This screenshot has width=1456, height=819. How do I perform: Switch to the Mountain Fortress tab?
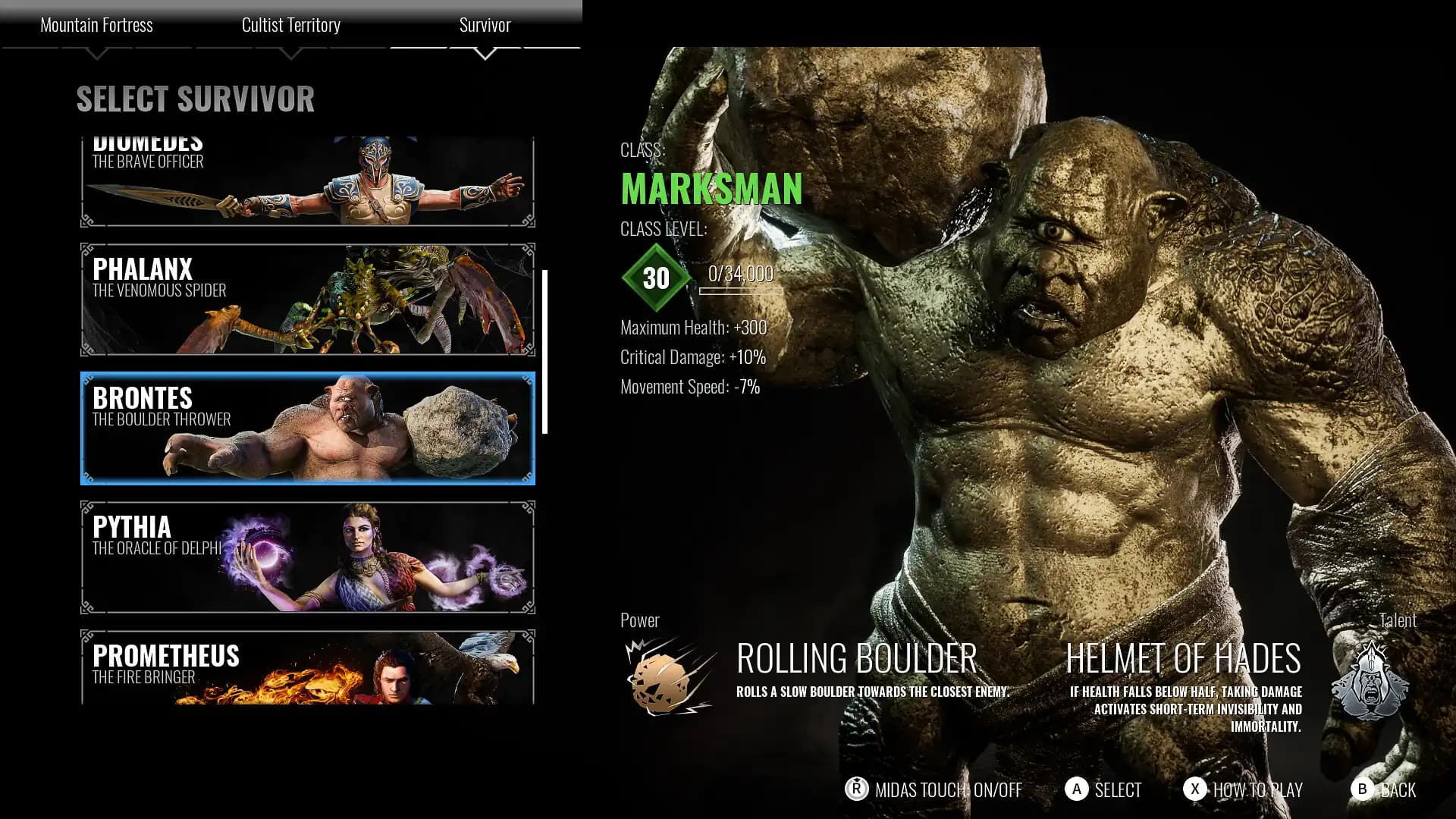pos(96,25)
